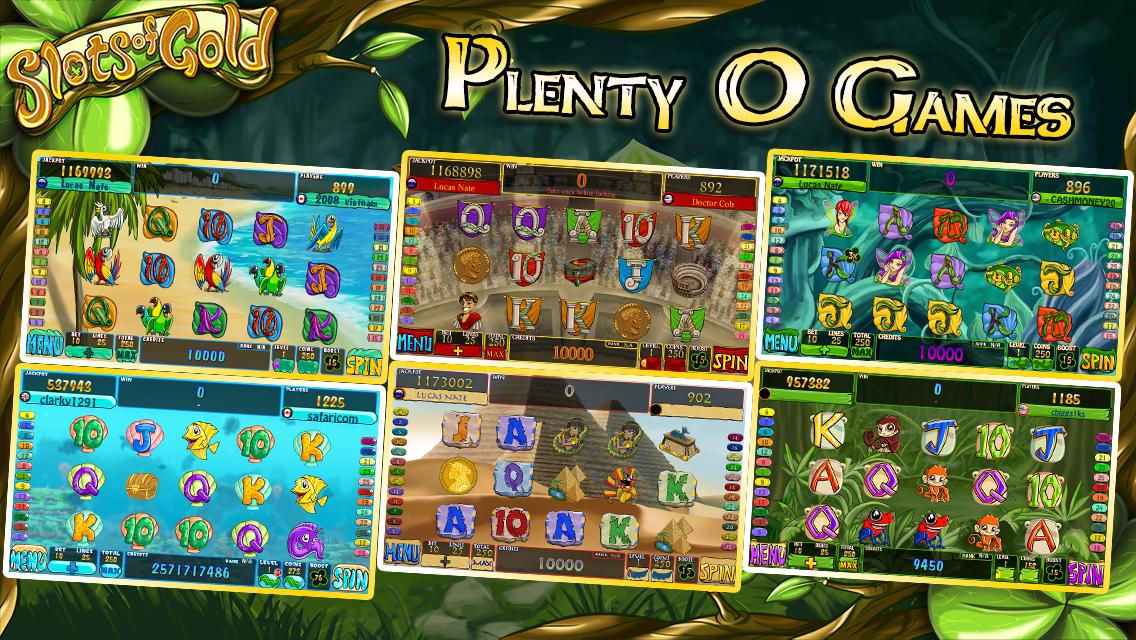The height and width of the screenshot is (640, 1136).
Task: Open MENU in the Egyptian pyramids game
Action: click(x=402, y=552)
